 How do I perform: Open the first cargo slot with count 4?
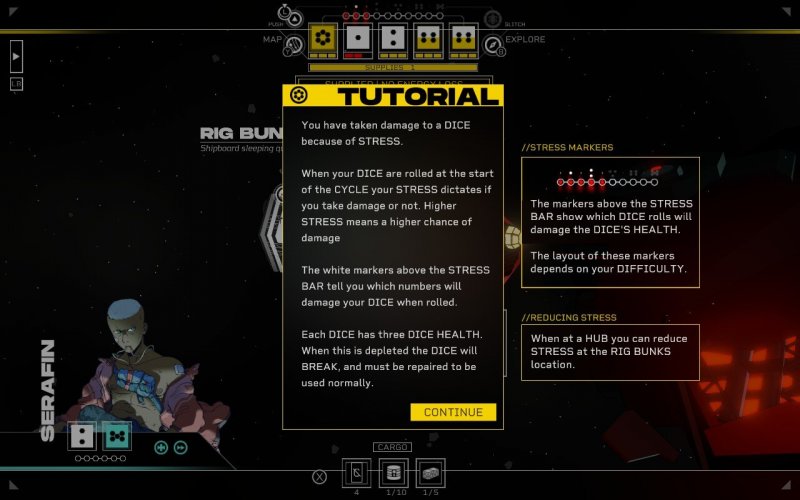tap(357, 473)
